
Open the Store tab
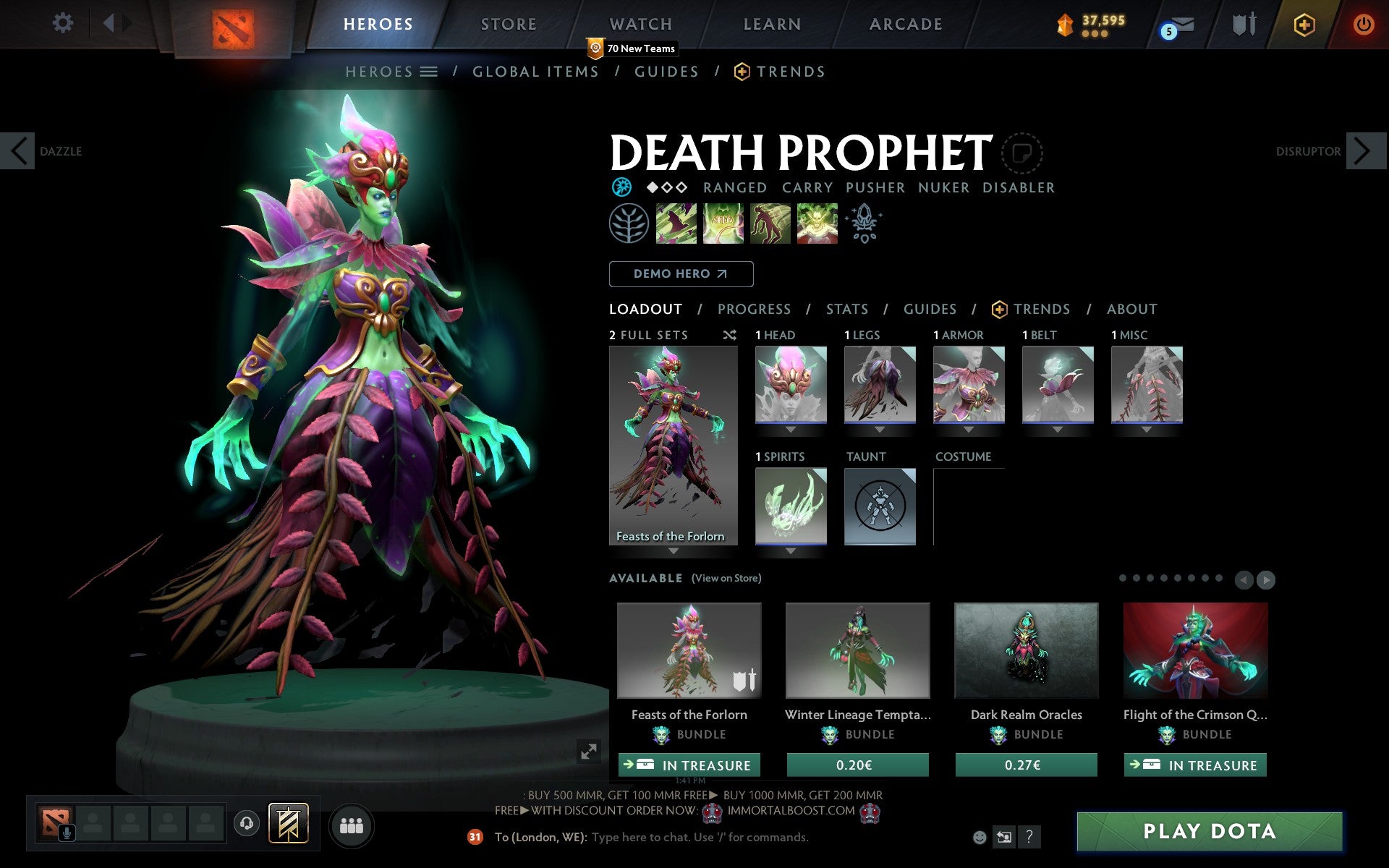coord(509,24)
